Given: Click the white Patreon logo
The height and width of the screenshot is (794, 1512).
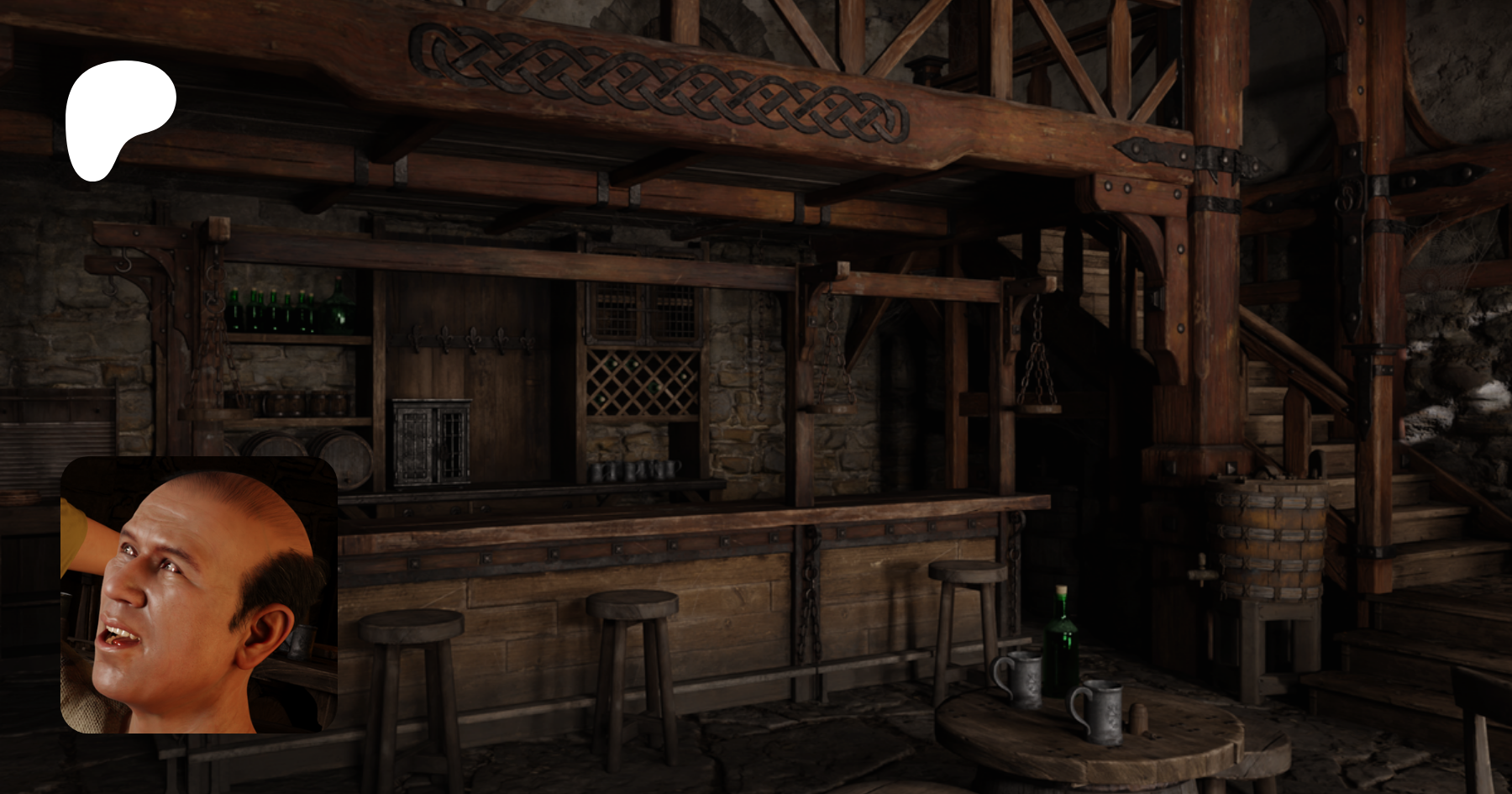Looking at the screenshot, I should 118,118.
